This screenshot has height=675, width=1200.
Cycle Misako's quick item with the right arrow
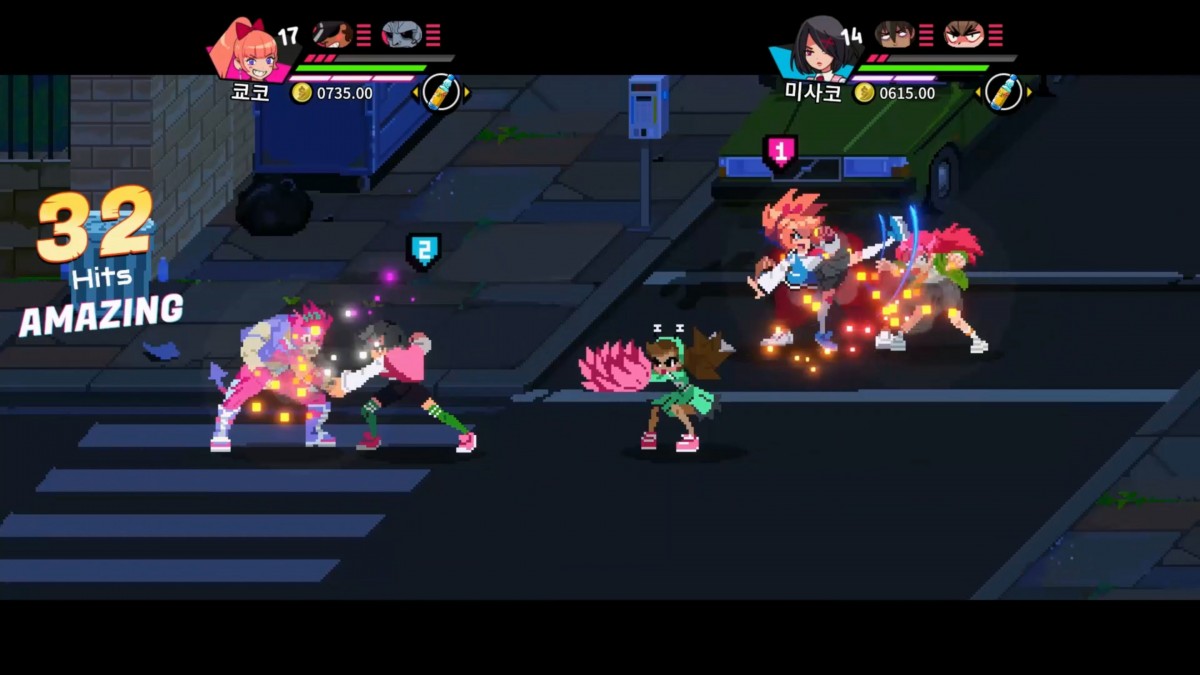[1028, 93]
